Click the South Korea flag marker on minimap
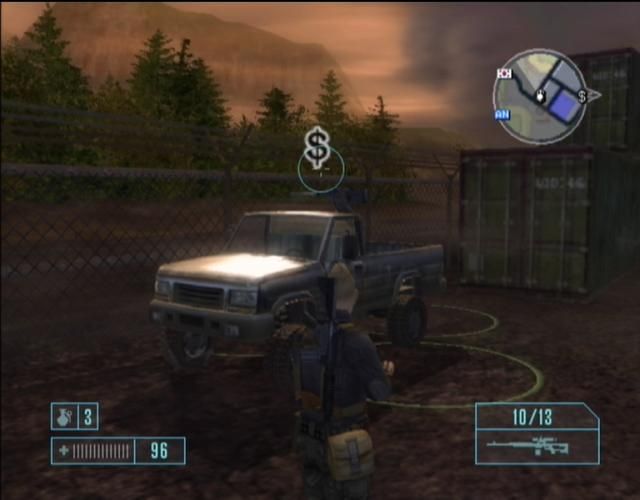The width and height of the screenshot is (640, 500). pos(505,72)
